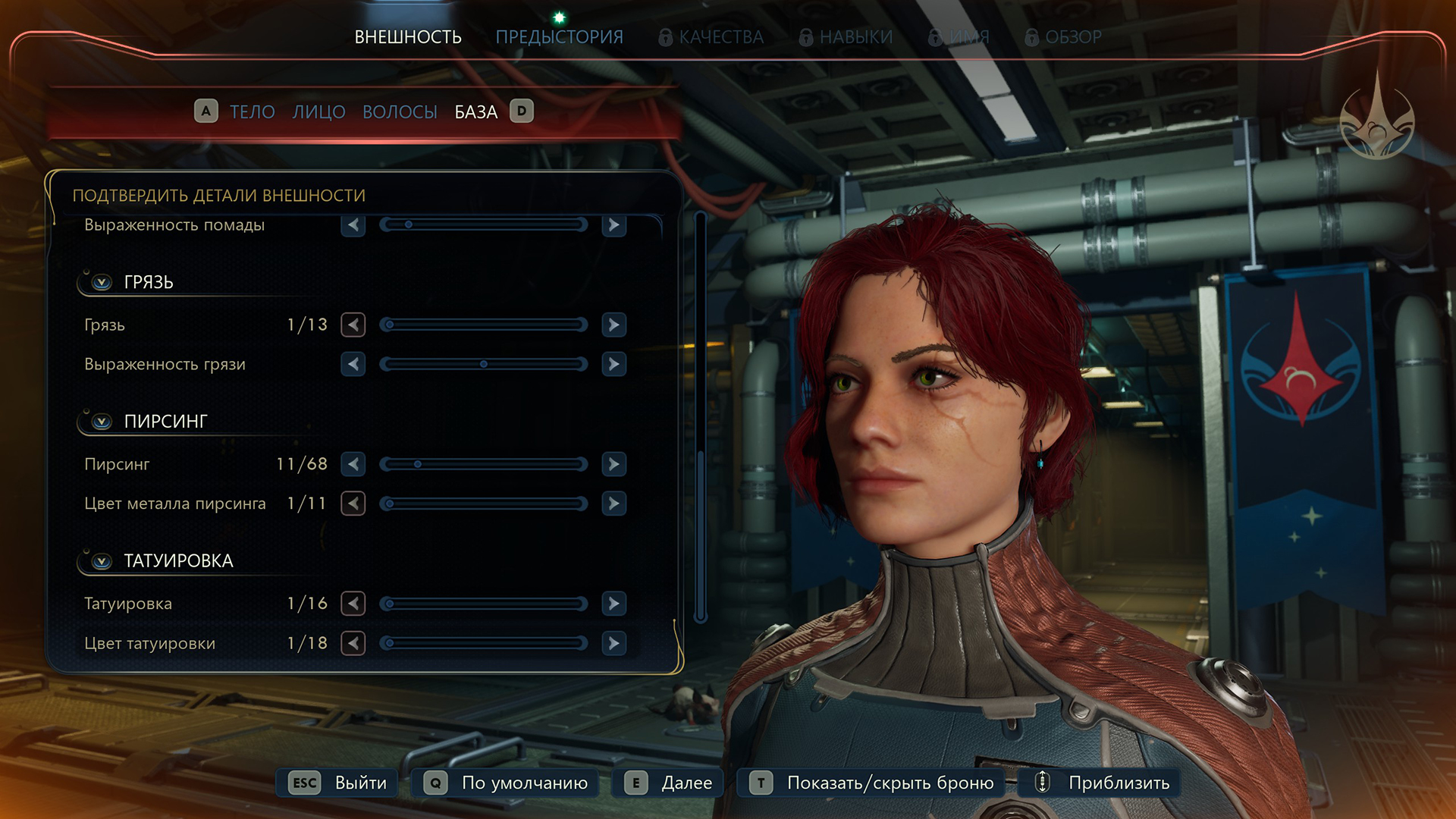Adjust the Выраженность грязи slider

pos(484,364)
